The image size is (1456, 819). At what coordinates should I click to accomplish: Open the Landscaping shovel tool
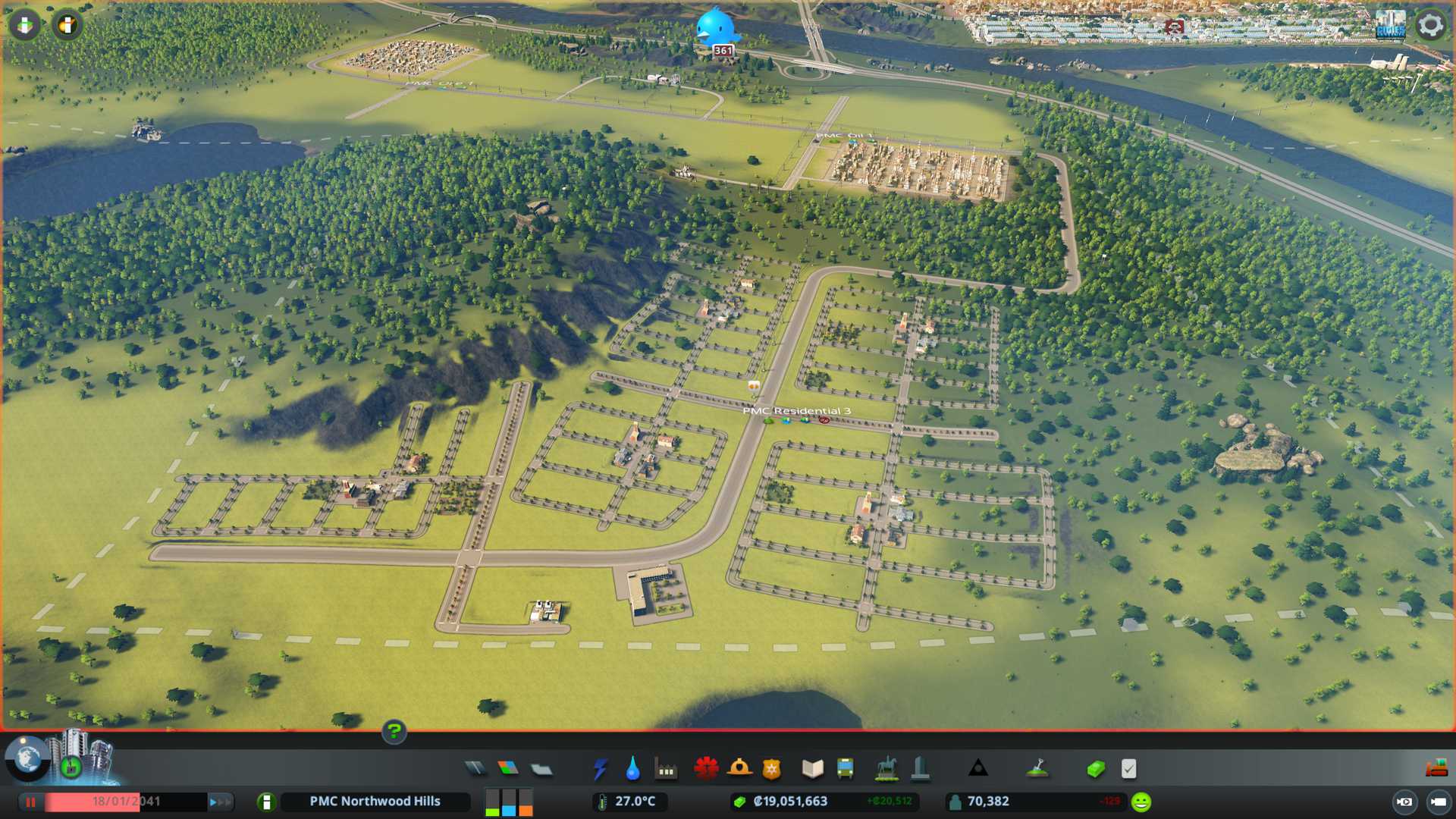coord(1037,769)
